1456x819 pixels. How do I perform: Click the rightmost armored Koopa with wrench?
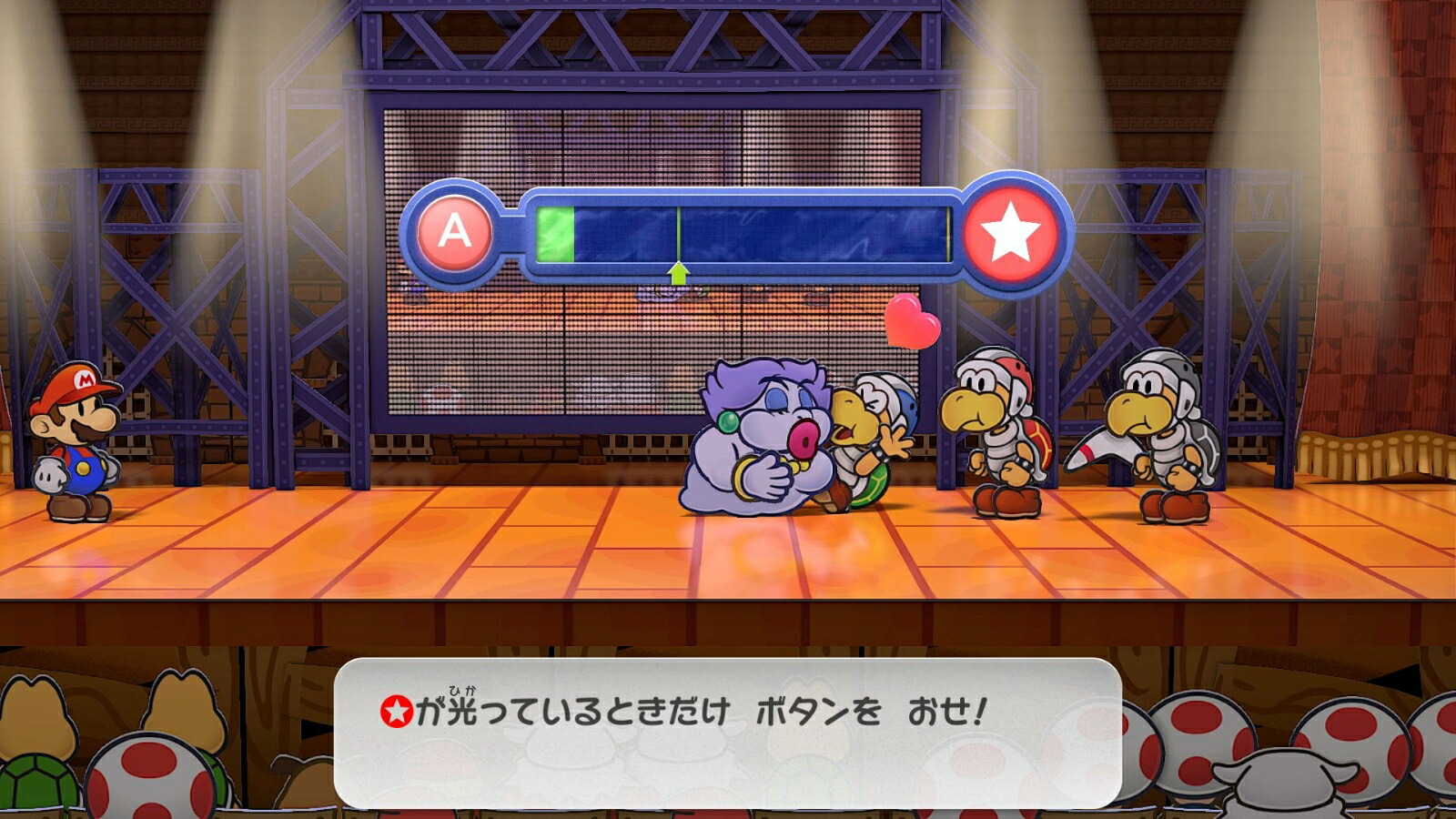1160,428
